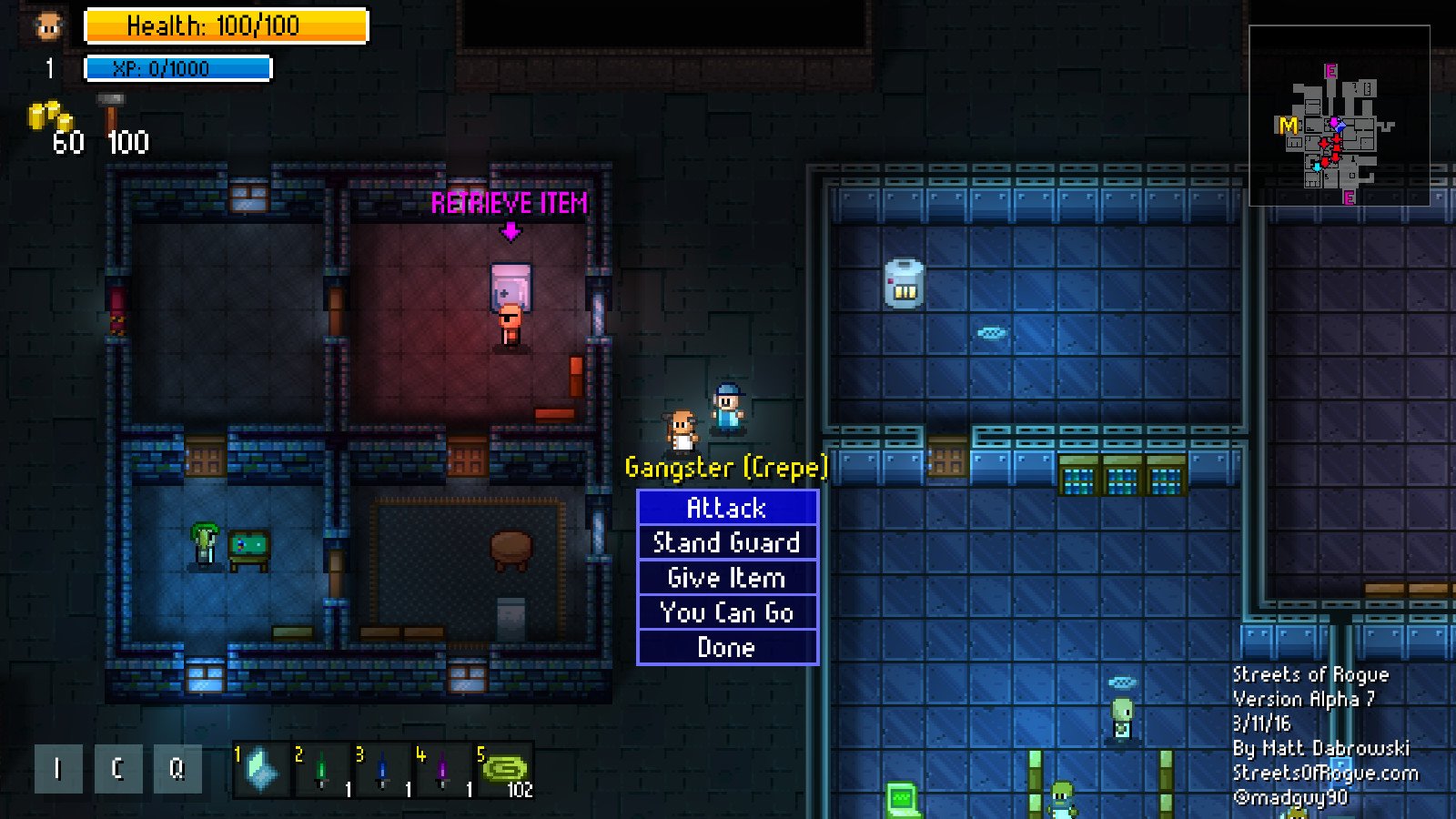Choose Attack from the gangster menu
Screen dimensions: 1456x819
click(x=727, y=508)
